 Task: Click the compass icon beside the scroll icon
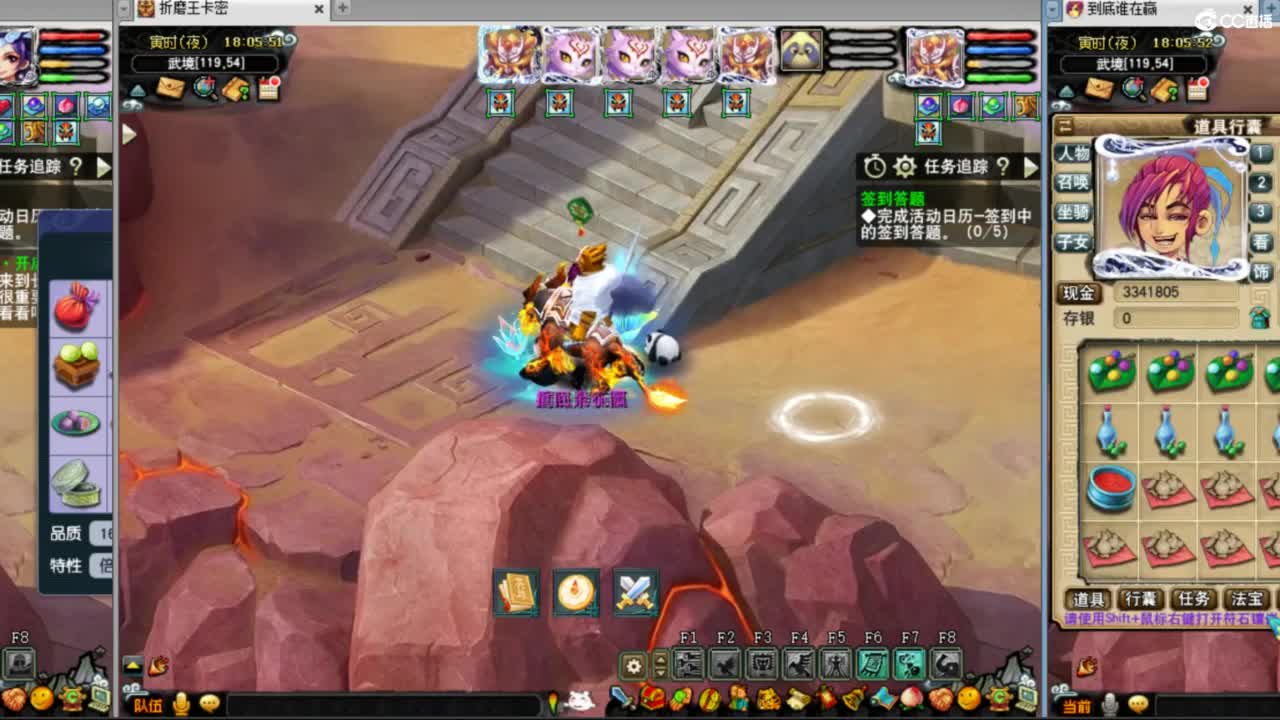point(575,592)
